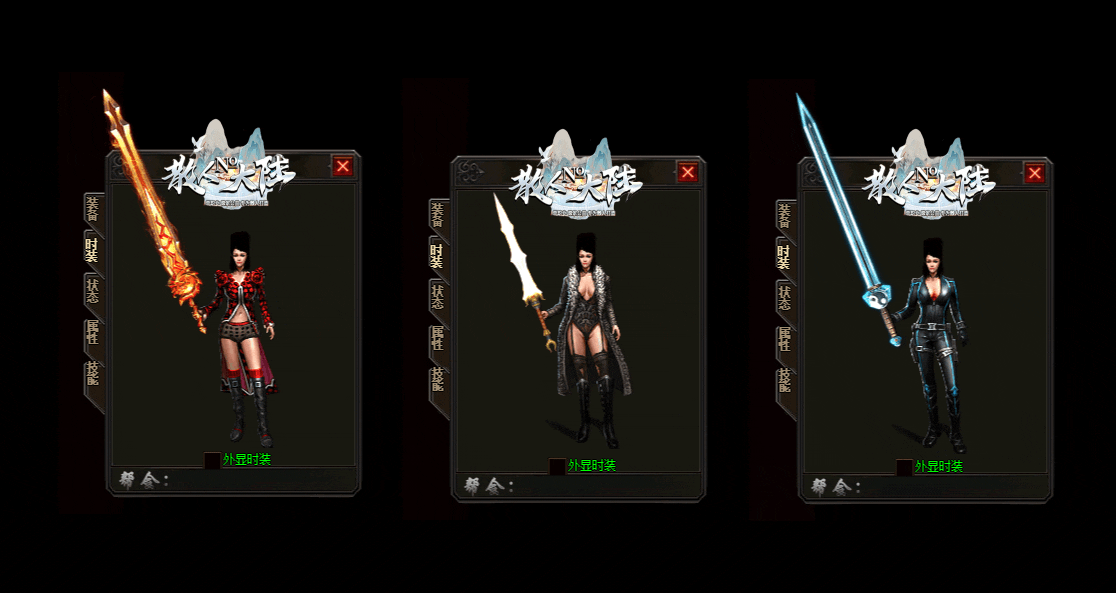This screenshot has width=1116, height=593.
Task: Select 装备 tab in the blue sword panel
Action: point(785,217)
